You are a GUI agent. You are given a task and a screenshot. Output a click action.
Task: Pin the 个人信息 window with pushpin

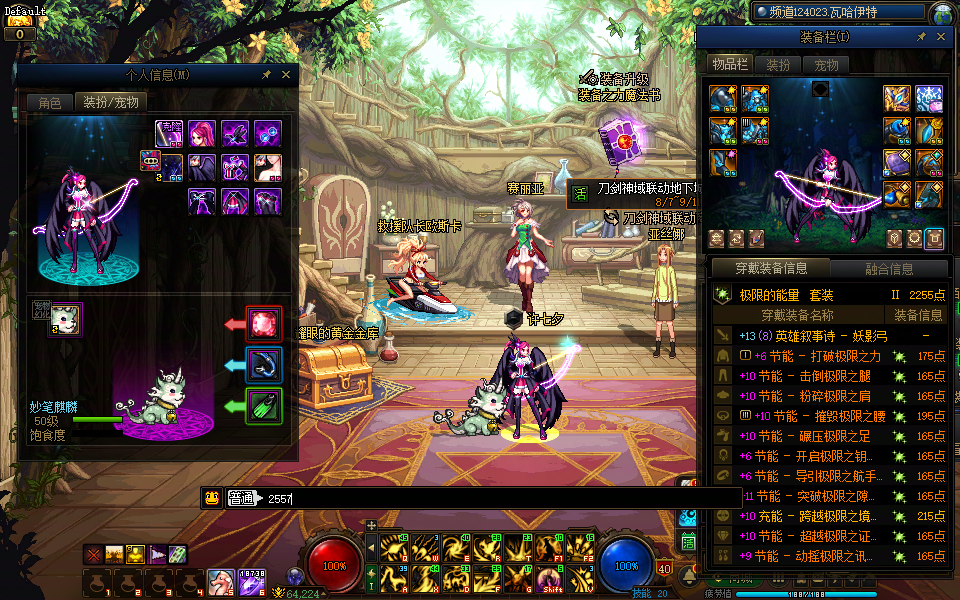pos(267,74)
